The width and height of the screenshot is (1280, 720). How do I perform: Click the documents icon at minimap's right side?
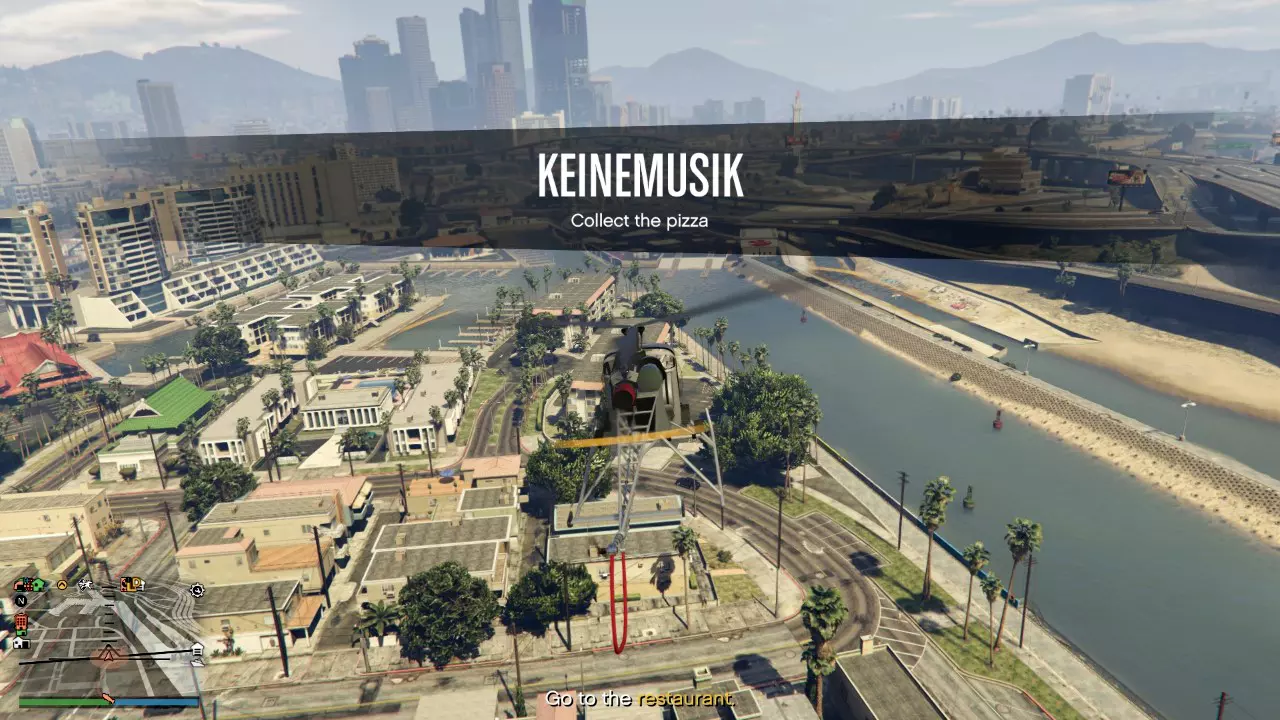coord(198,663)
